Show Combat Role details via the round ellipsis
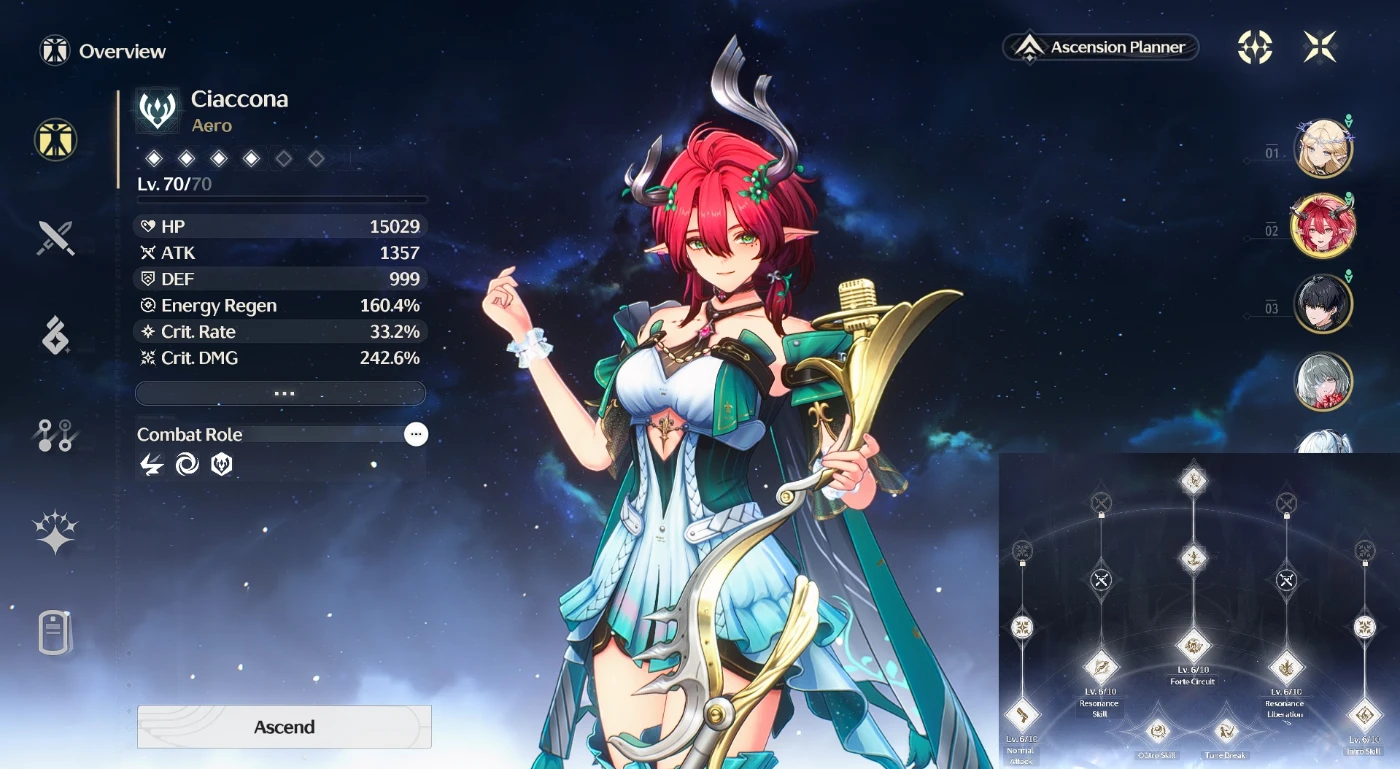 416,434
